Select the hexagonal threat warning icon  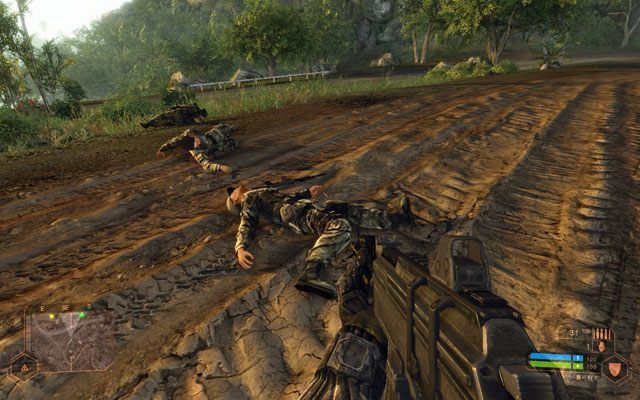[24, 368]
